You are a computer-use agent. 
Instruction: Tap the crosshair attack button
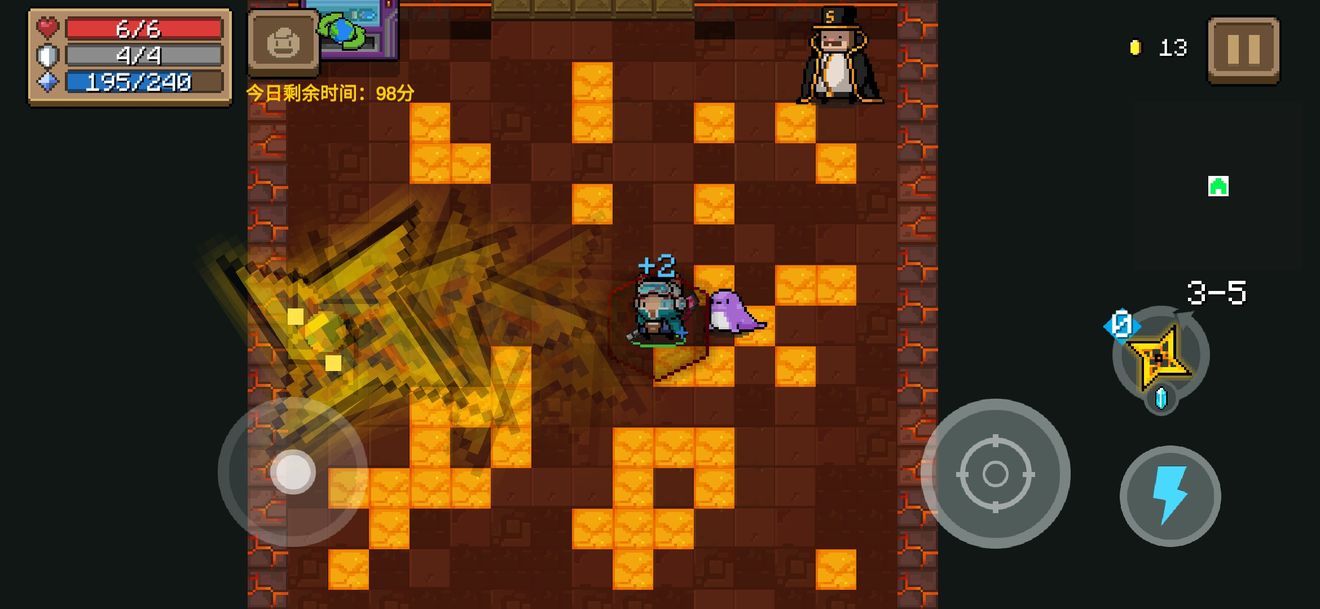coord(995,473)
